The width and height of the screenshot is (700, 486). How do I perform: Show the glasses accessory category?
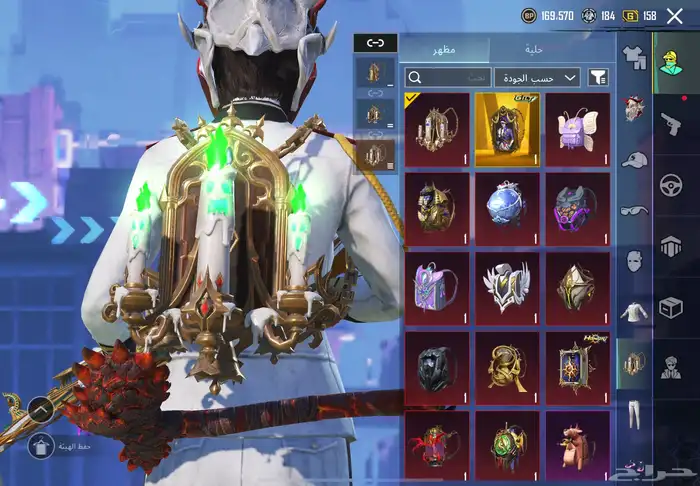tap(633, 210)
